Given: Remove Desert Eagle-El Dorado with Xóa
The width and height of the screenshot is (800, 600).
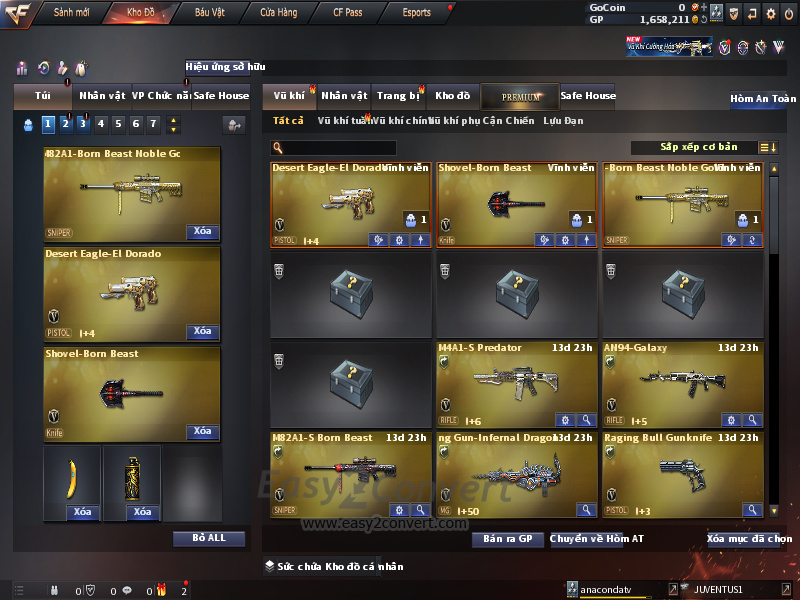Looking at the screenshot, I should pos(202,331).
